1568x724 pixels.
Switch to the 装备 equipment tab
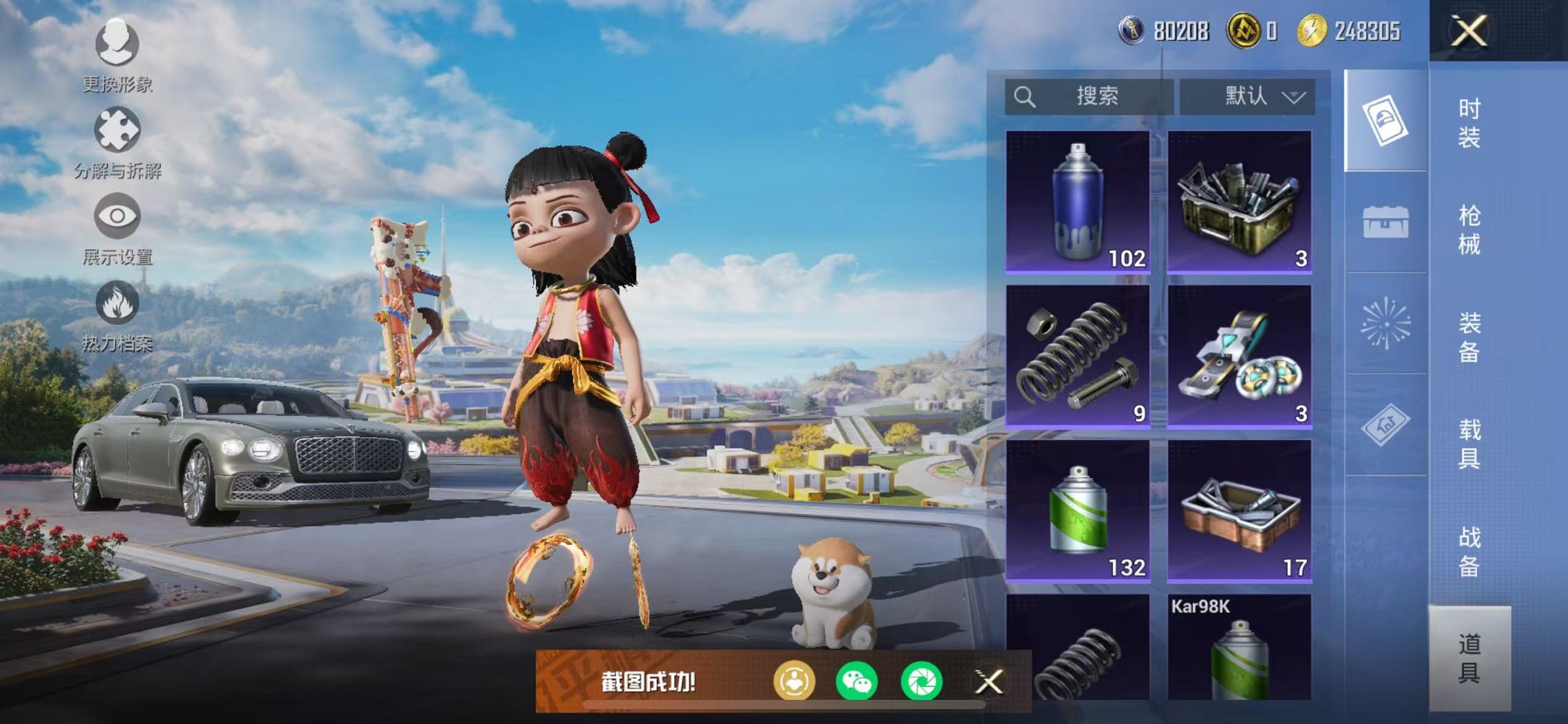tap(1469, 337)
